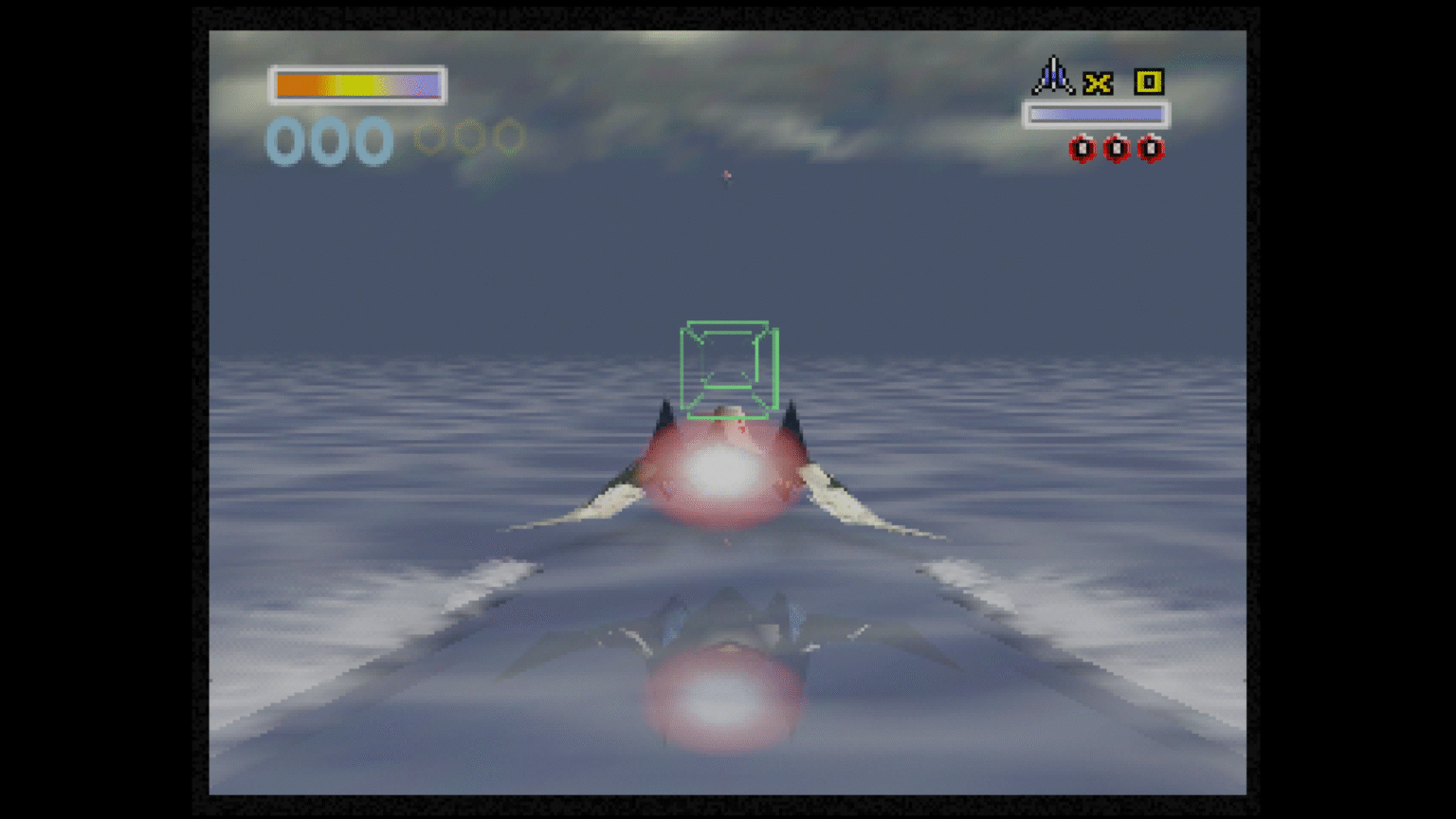The width and height of the screenshot is (1456, 819).
Task: Click the pink engine glow behind the ship
Action: [x=720, y=474]
